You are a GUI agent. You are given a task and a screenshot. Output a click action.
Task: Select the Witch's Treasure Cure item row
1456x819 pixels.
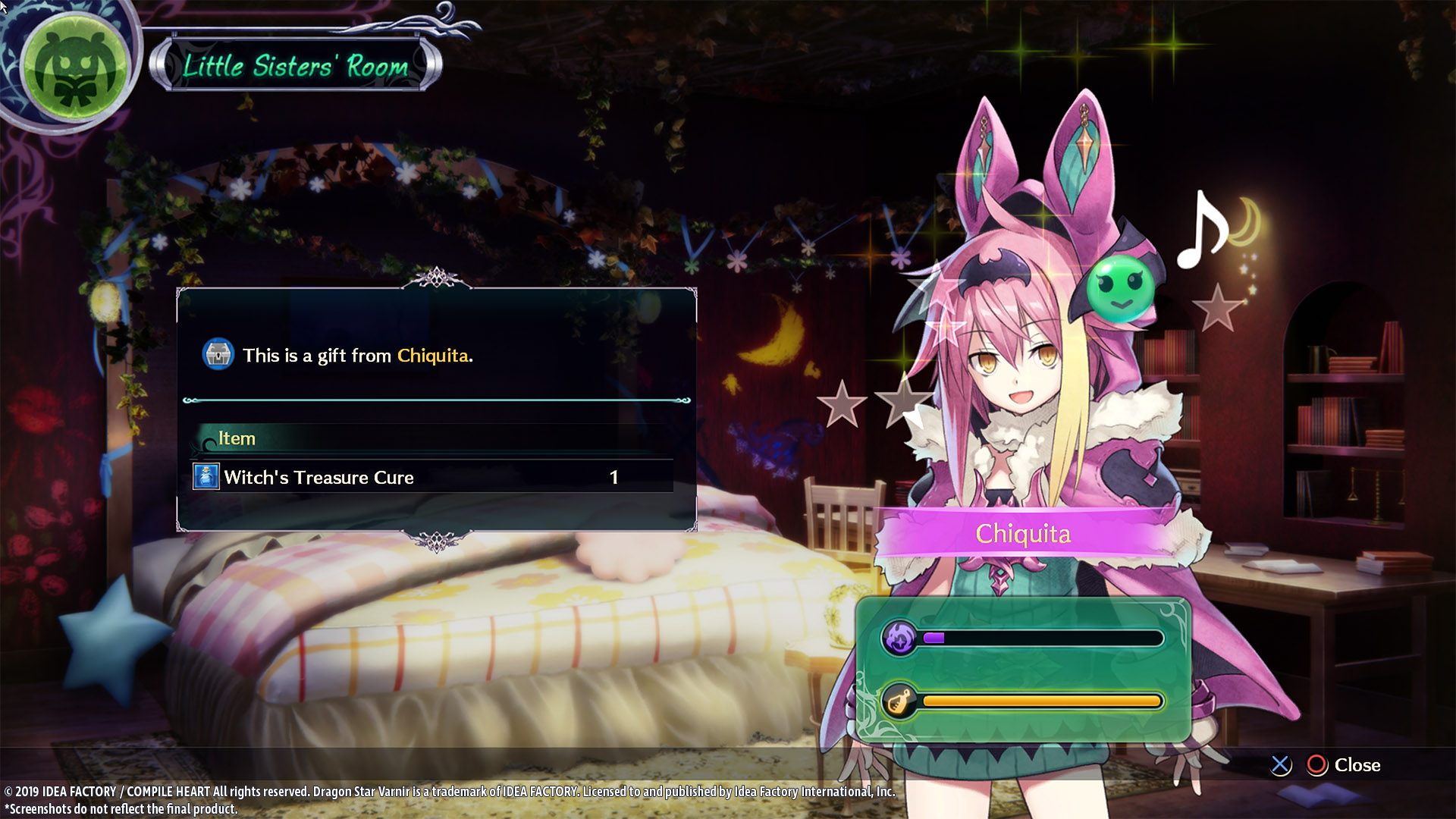point(432,477)
